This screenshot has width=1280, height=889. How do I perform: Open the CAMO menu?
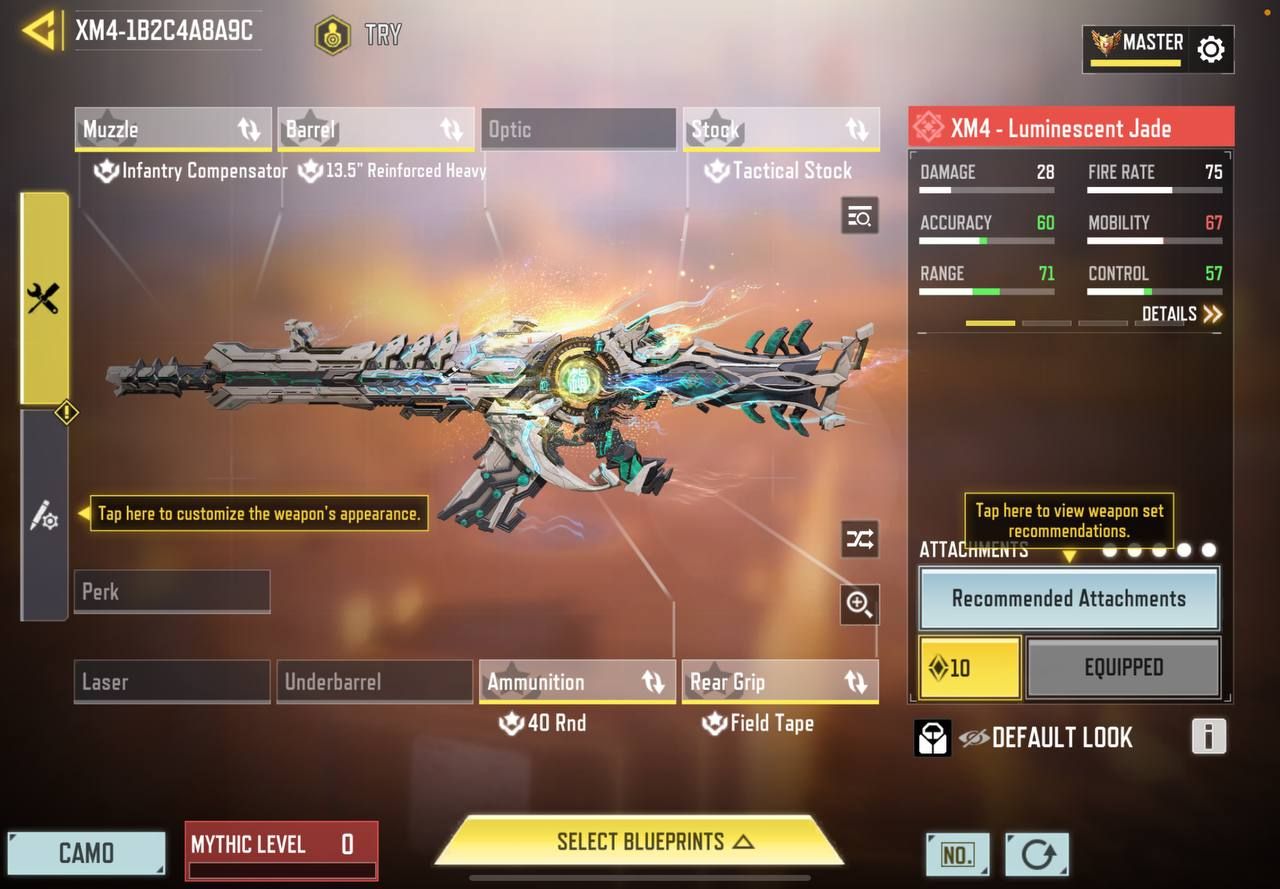86,853
